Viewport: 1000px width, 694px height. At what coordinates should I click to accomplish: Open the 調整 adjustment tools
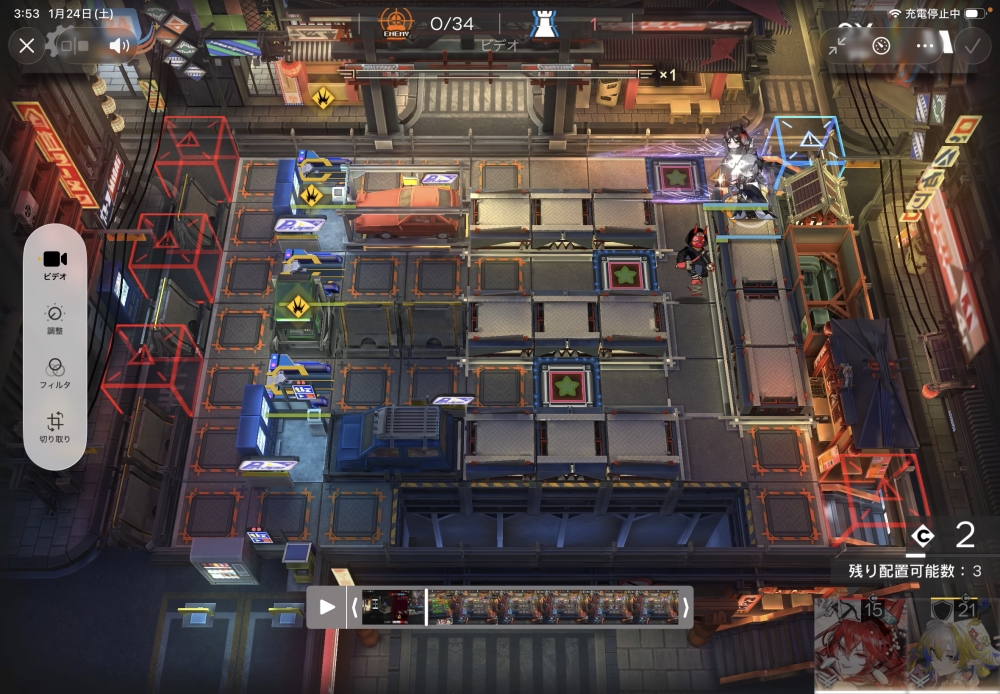coord(55,320)
